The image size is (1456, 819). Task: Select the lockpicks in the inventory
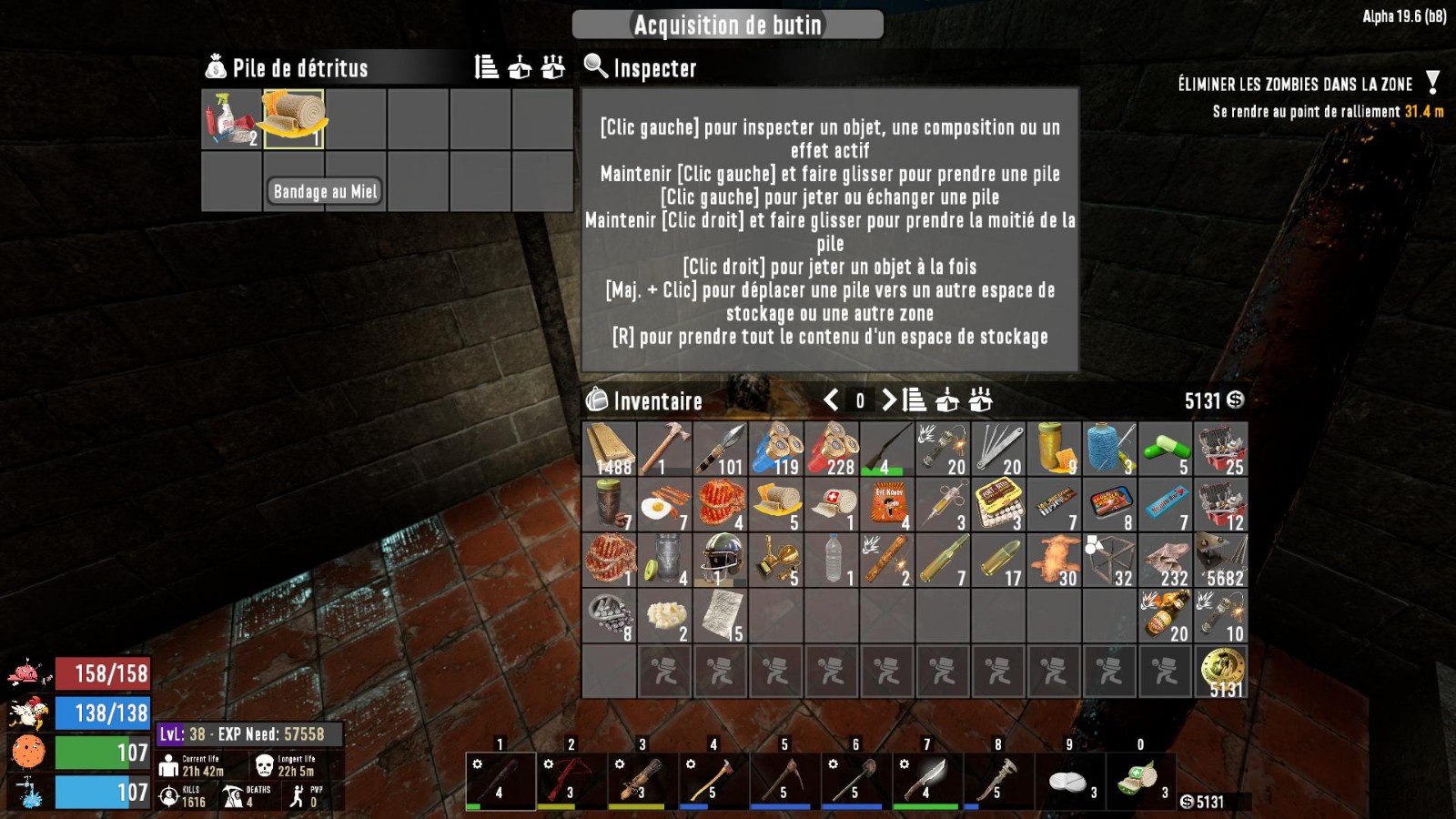(x=998, y=449)
